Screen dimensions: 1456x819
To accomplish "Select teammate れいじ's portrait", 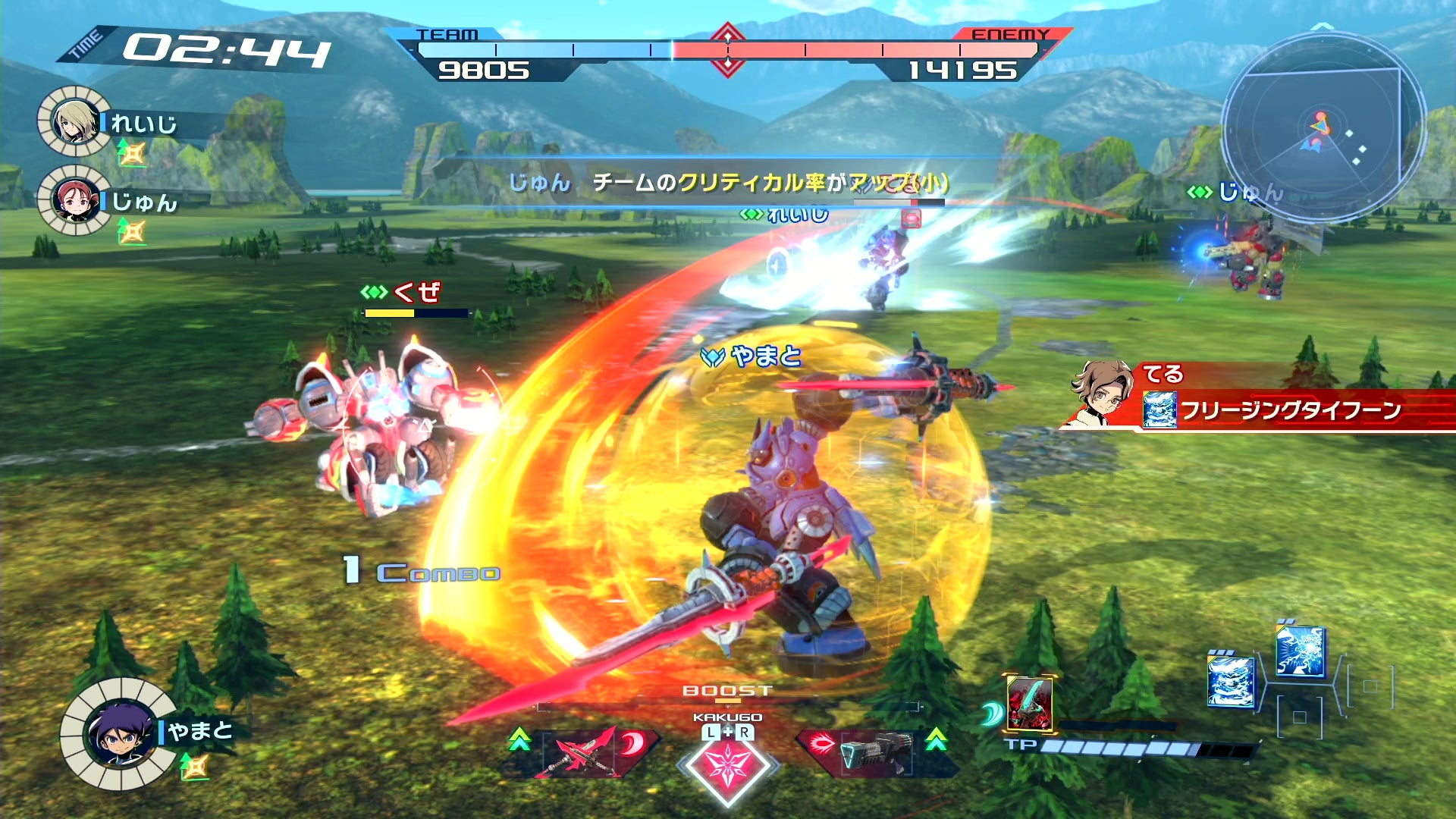I will point(74,121).
